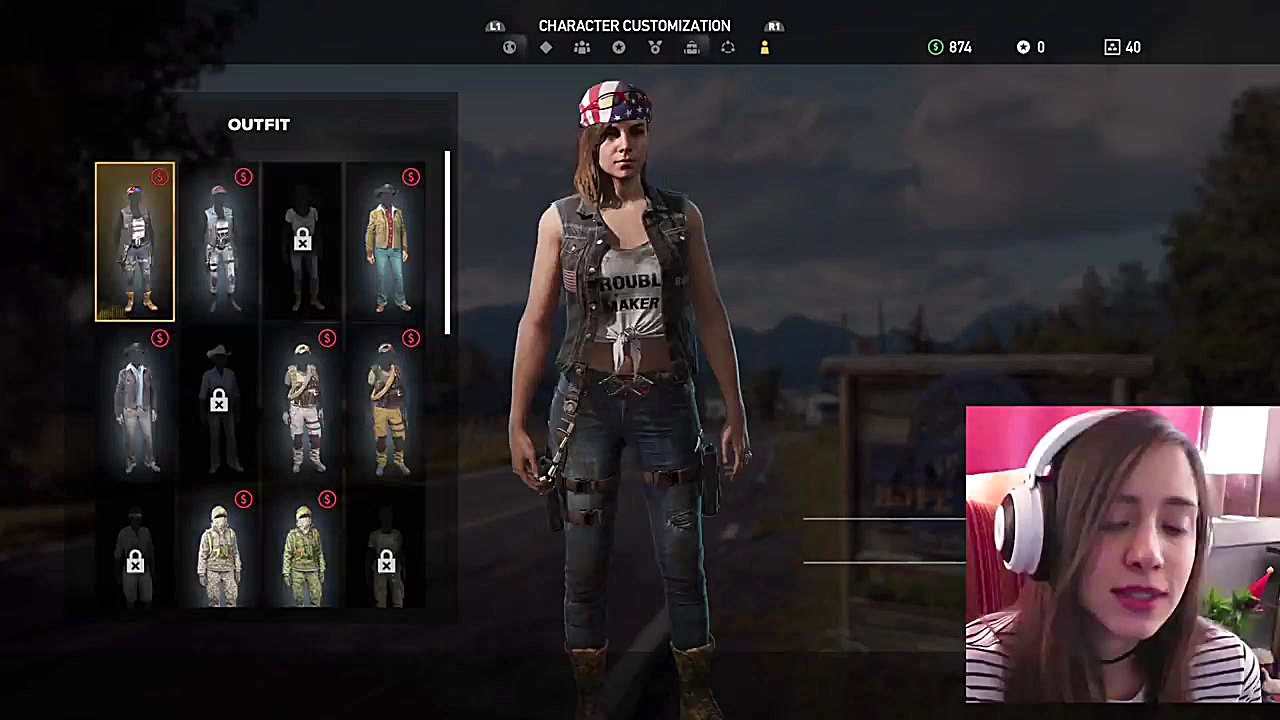Open the three-people roster tab

coord(582,47)
